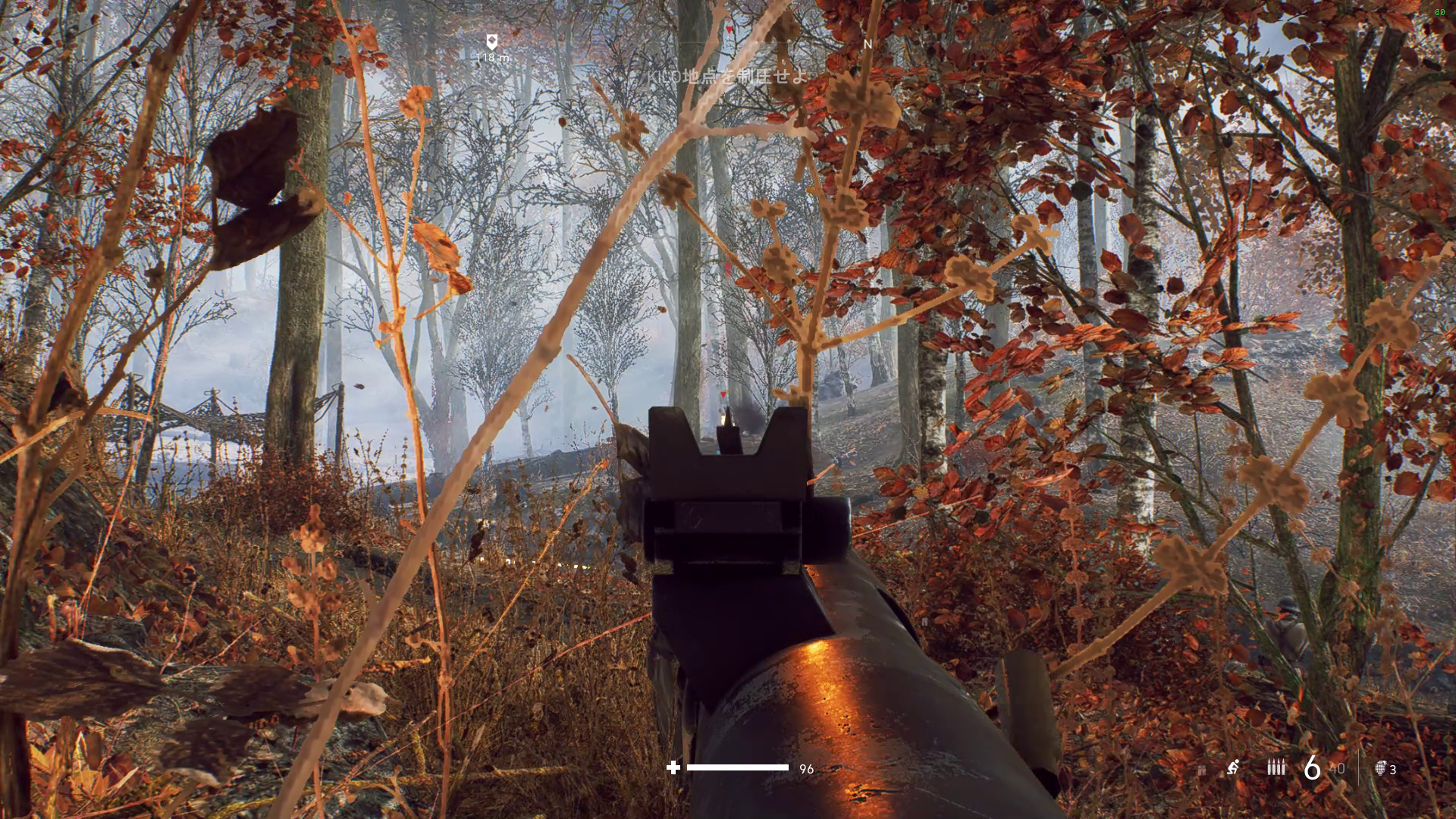The image size is (1456, 819).
Task: Select the magazine count numeral 6
Action: coord(1313,767)
